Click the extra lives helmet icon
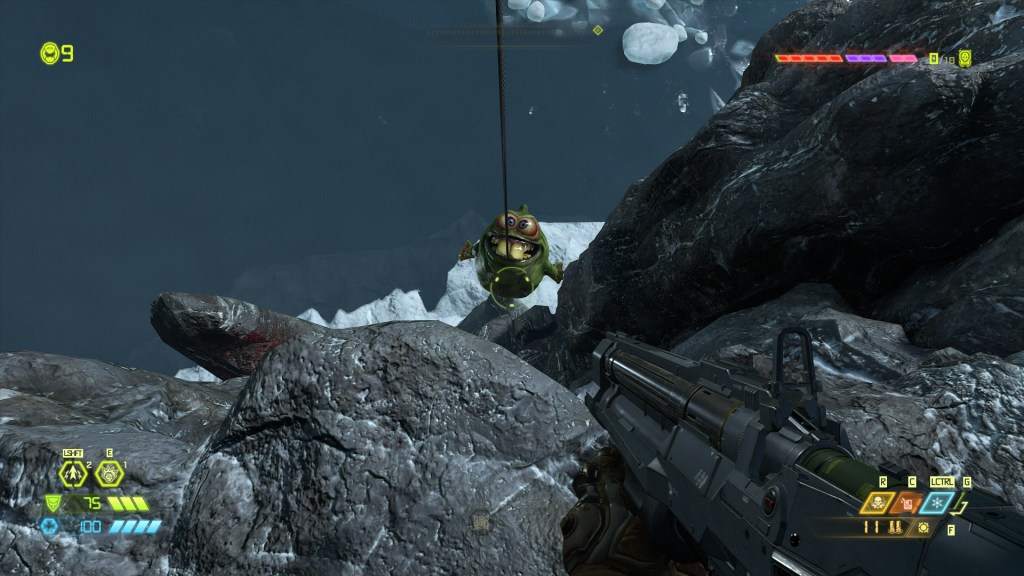This screenshot has height=576, width=1024. [x=49, y=53]
